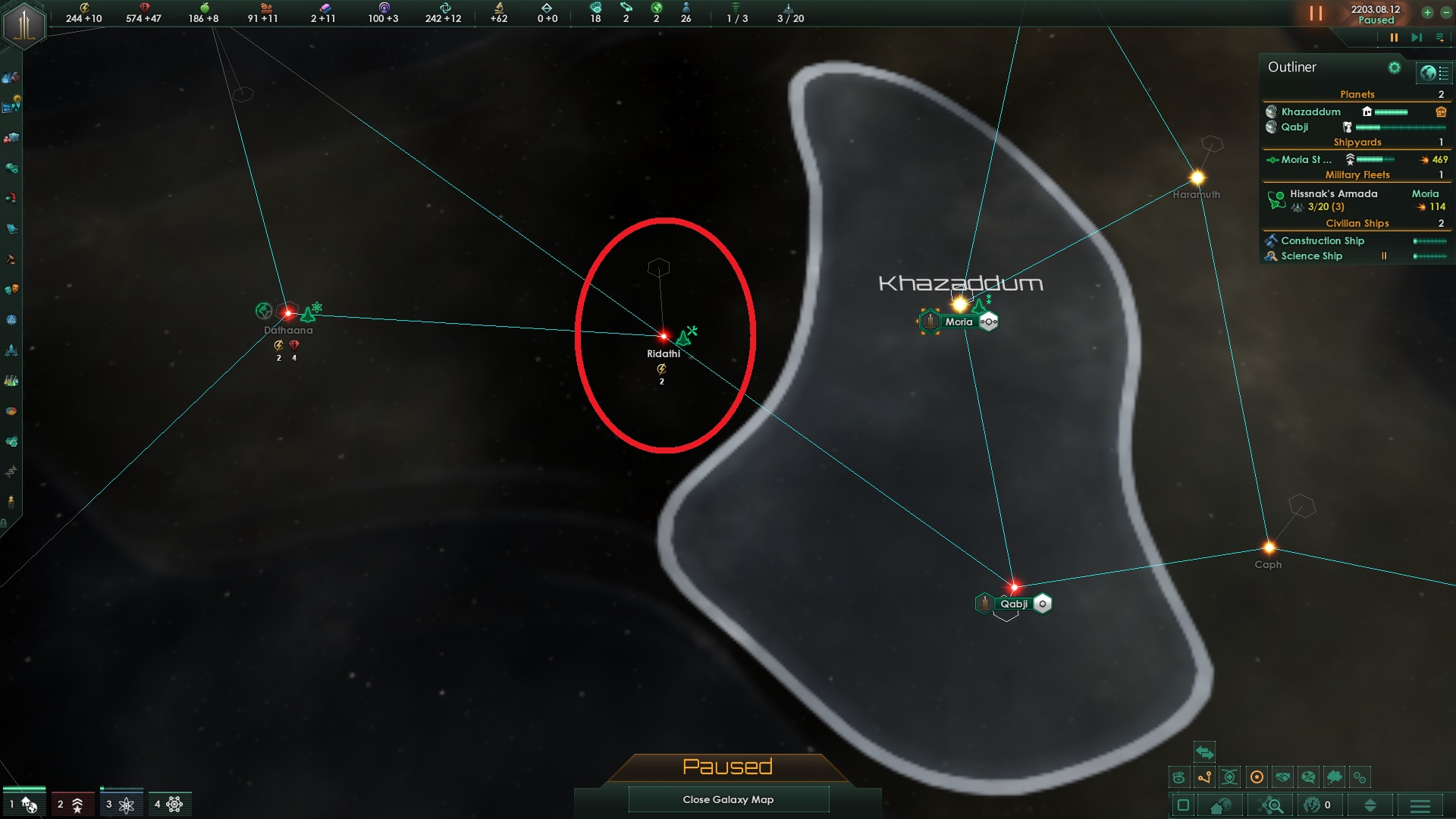Select hotbar group 2 at bottom left
Image resolution: width=1456 pixels, height=819 pixels.
71,803
